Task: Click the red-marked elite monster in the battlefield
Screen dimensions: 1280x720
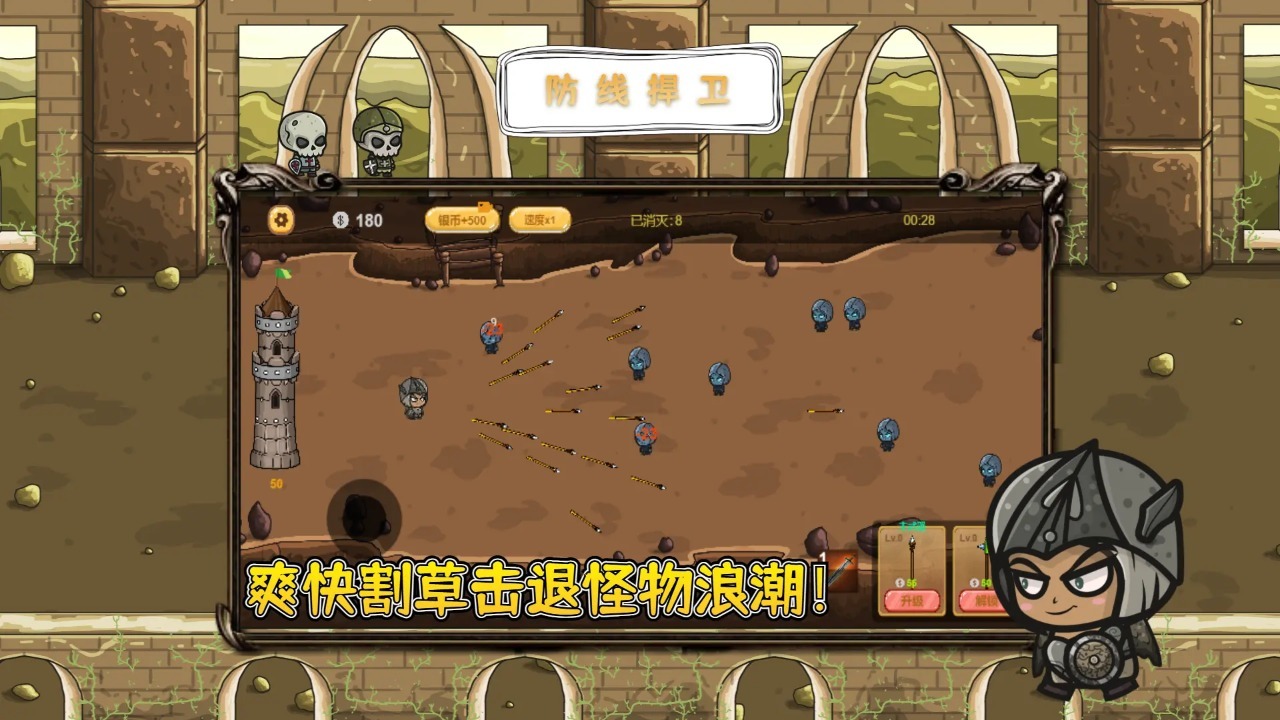Action: click(645, 435)
